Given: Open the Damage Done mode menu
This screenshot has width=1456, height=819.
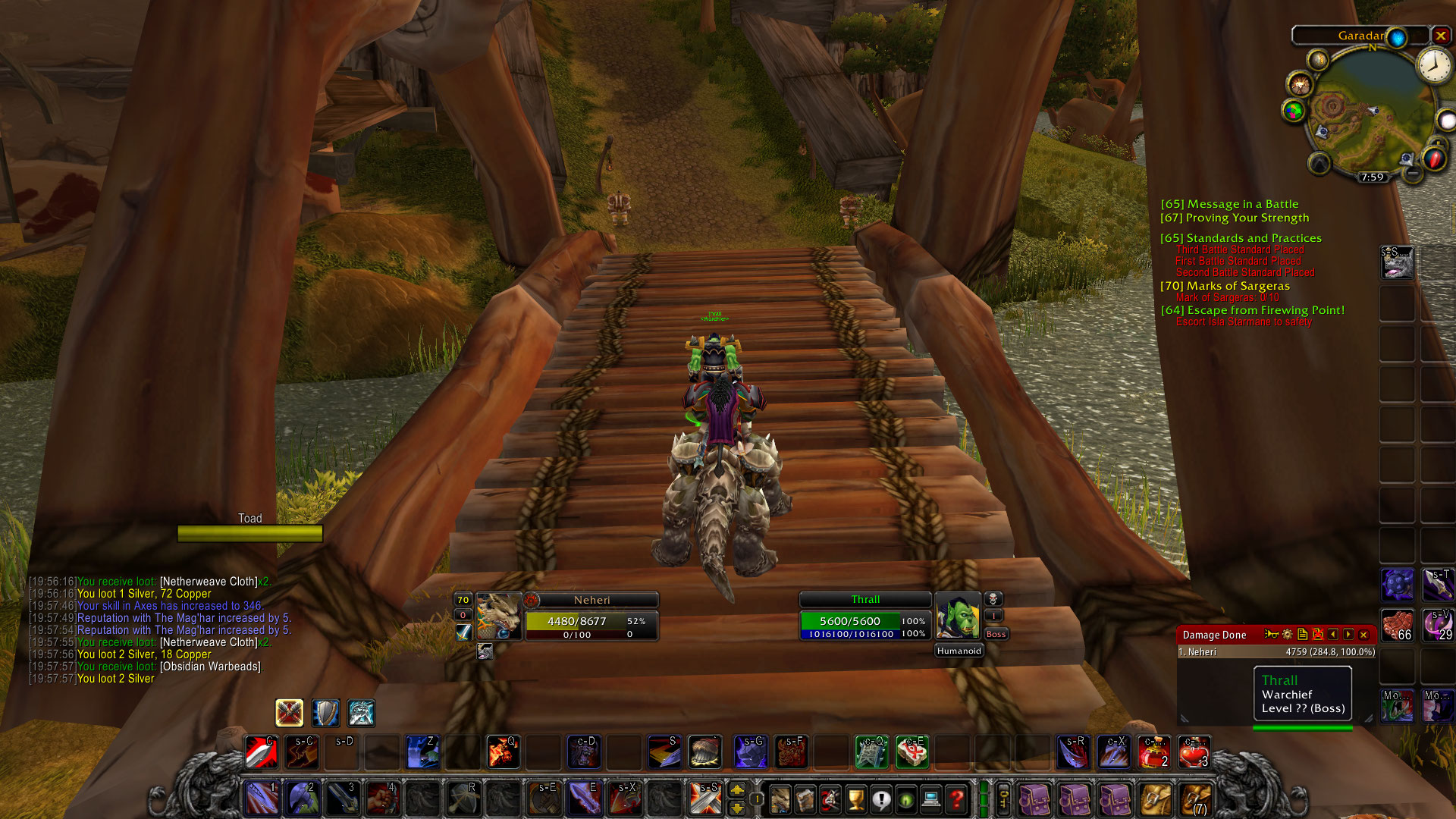Looking at the screenshot, I should click(x=1213, y=635).
